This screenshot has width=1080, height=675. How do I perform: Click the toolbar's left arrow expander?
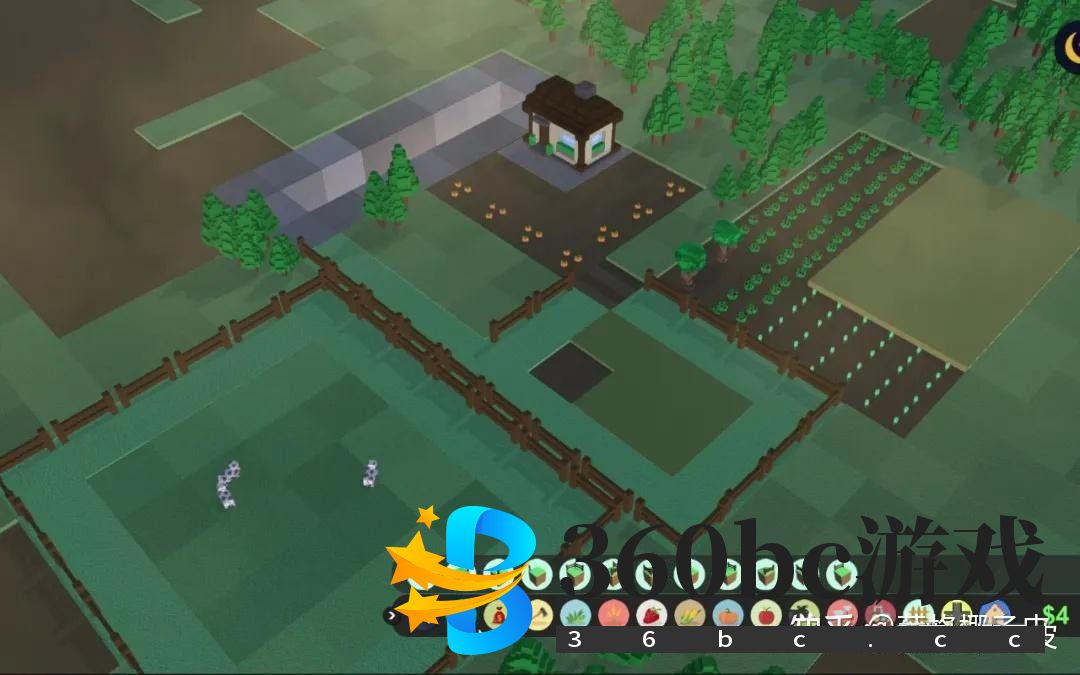390,615
